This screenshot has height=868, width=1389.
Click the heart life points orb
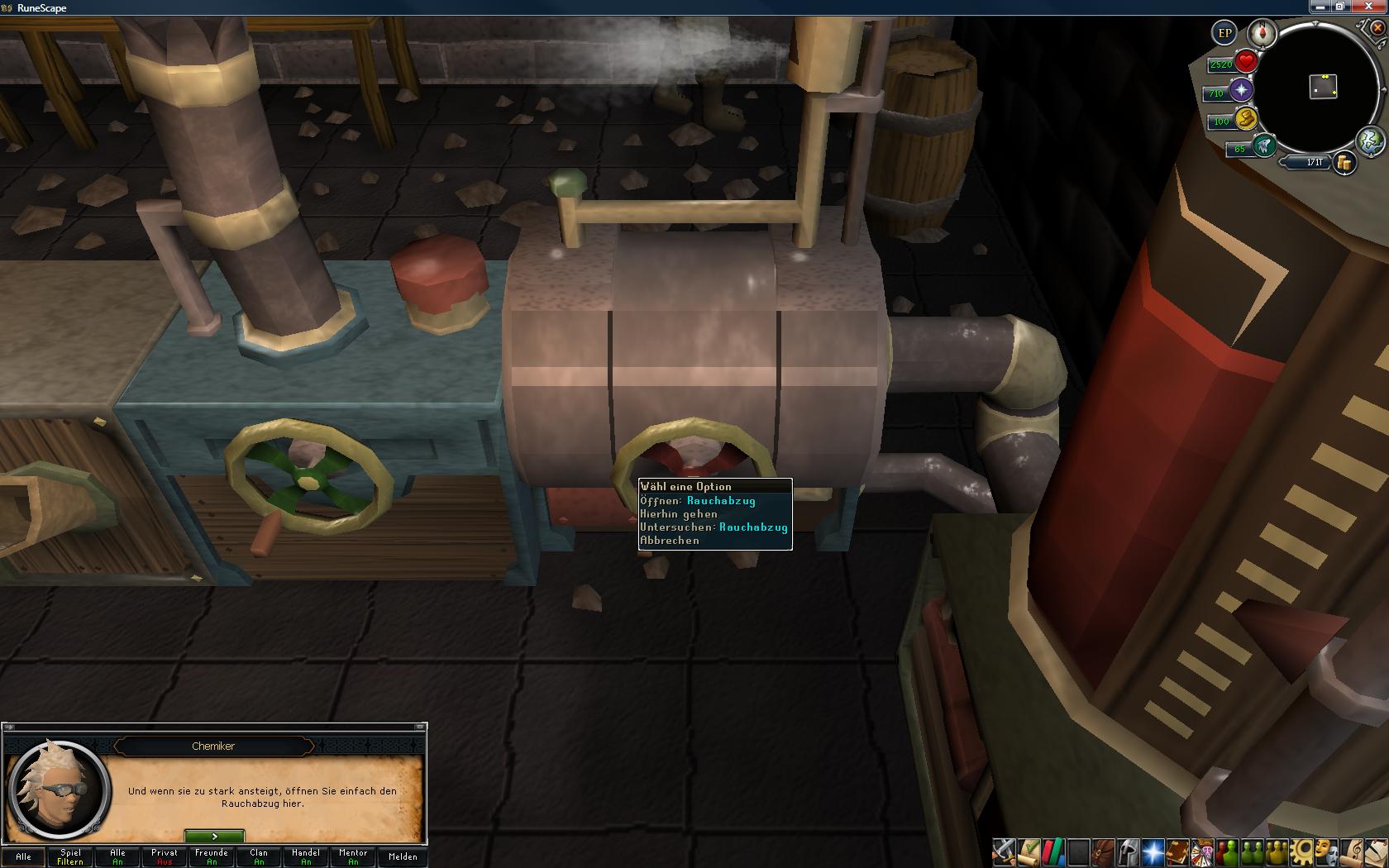pos(1246,62)
